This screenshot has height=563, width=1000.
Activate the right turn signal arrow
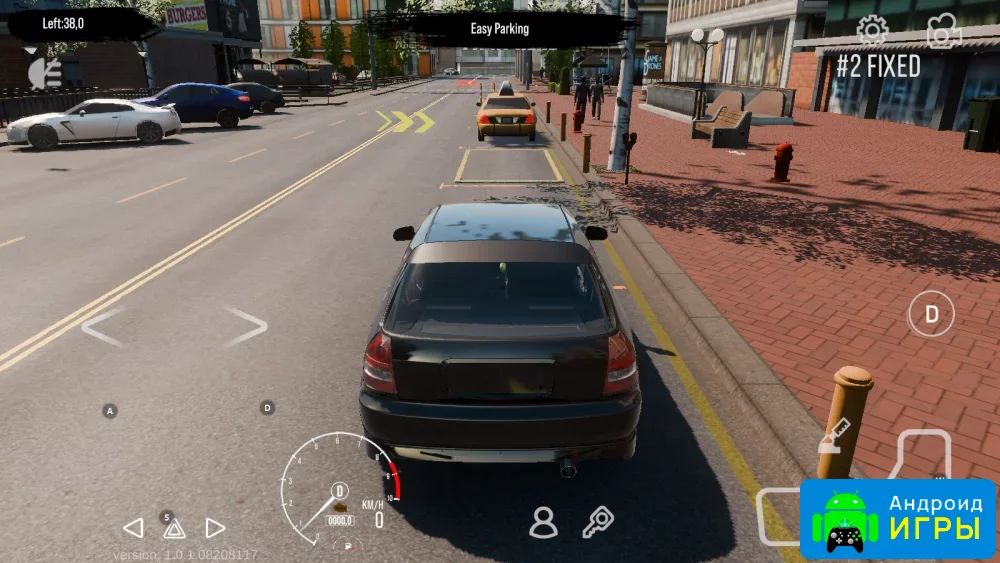click(x=215, y=528)
